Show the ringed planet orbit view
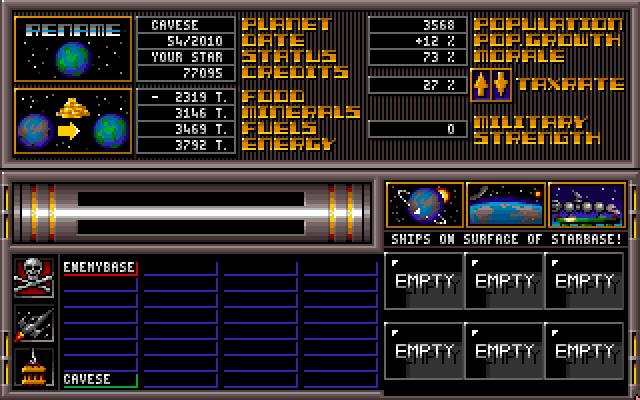 tap(425, 205)
